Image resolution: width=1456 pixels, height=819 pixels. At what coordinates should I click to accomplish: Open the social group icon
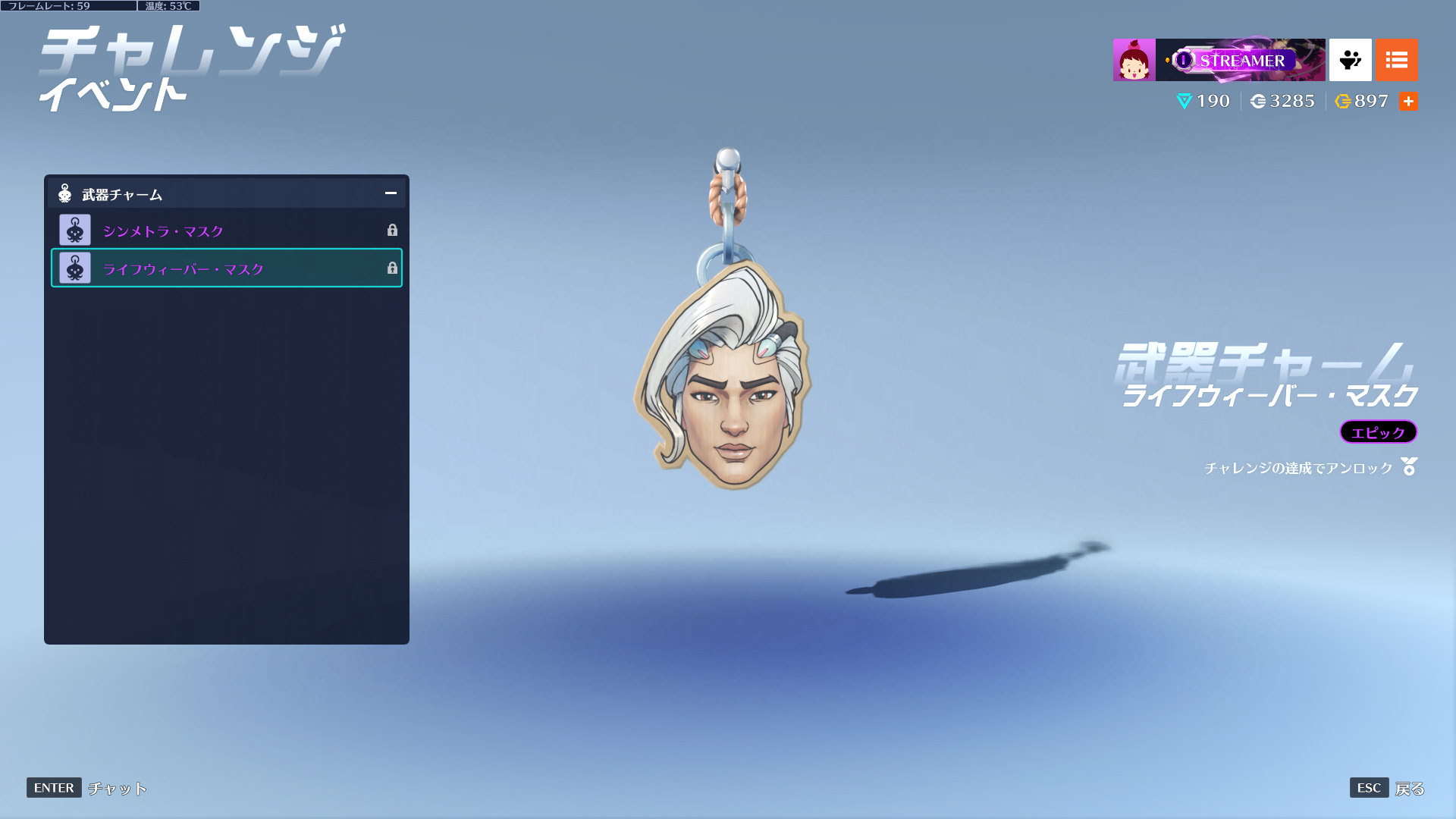tap(1350, 60)
